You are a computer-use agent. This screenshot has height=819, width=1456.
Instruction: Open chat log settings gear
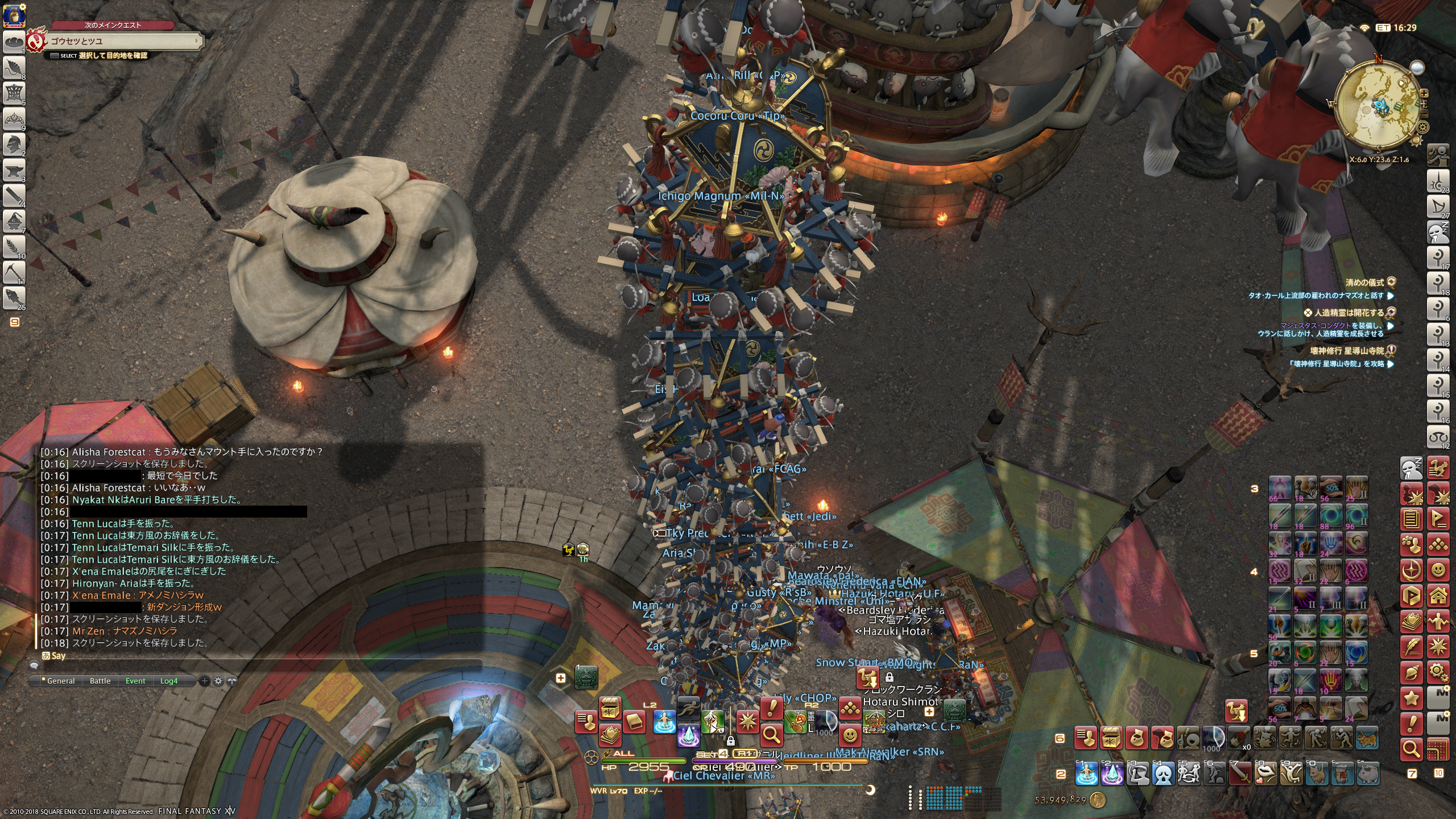[x=218, y=681]
